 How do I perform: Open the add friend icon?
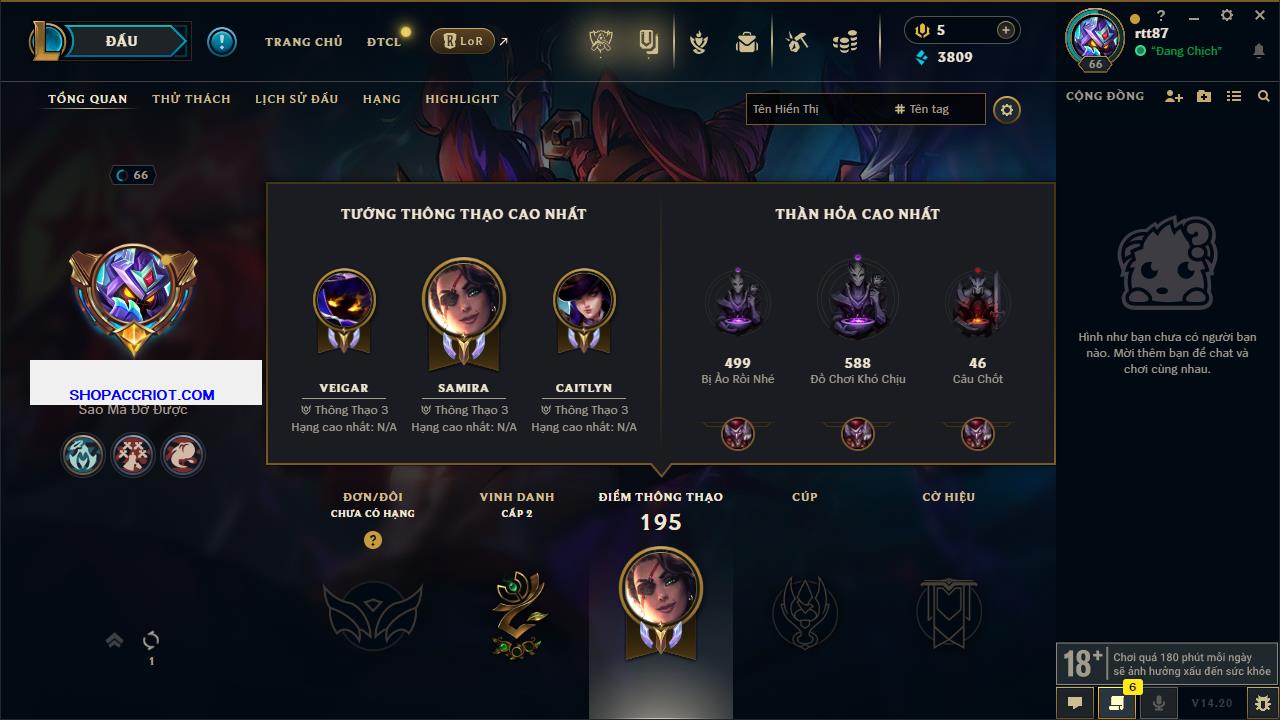pyautogui.click(x=1173, y=96)
